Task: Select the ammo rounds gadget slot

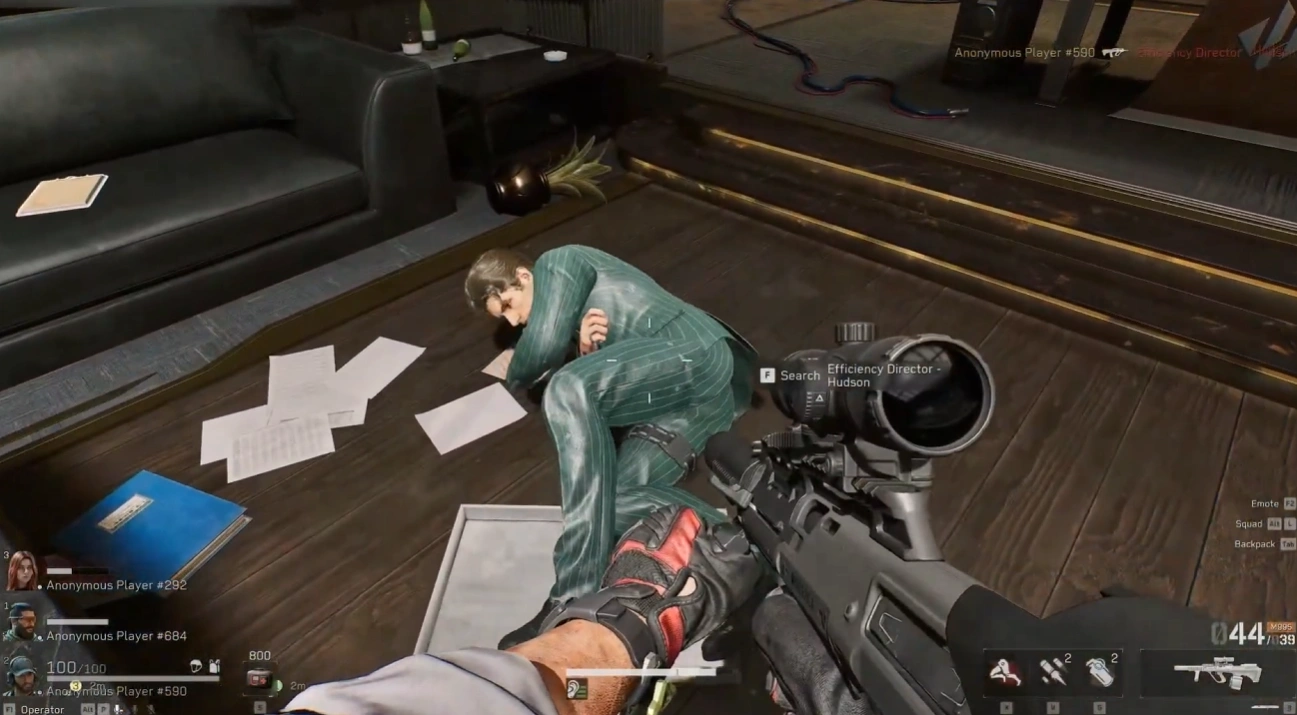Action: click(x=1051, y=671)
